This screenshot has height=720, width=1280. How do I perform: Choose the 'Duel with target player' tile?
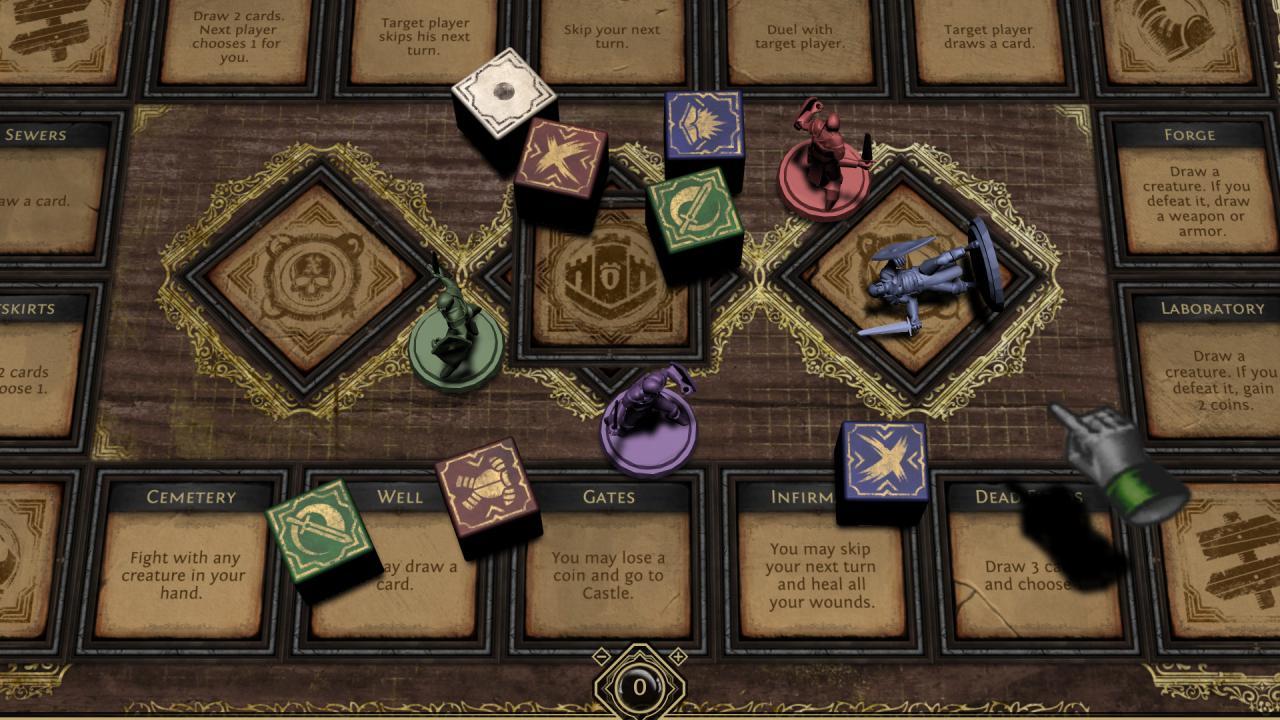[799, 37]
